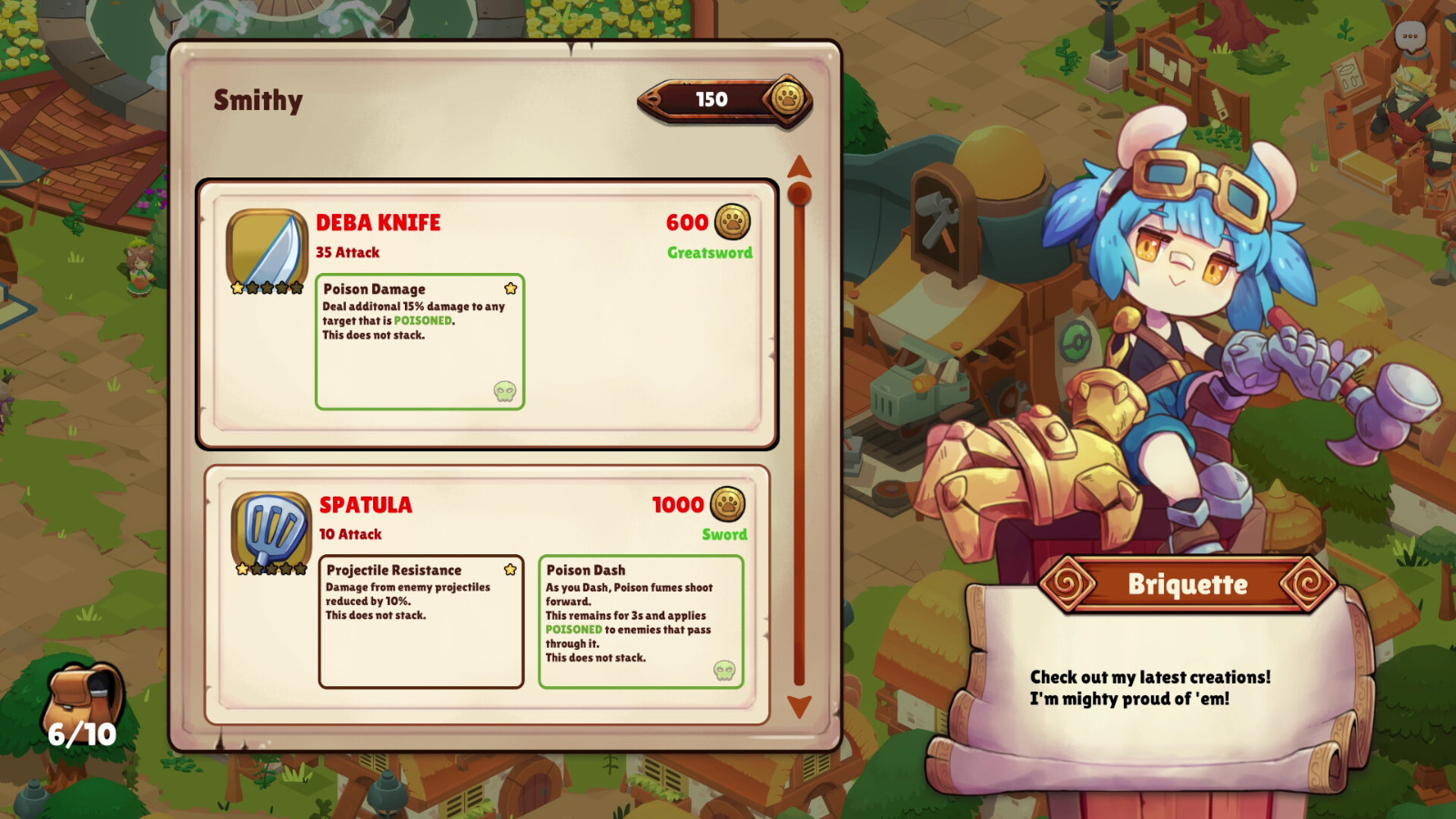Click the down arrow of the shop list
The image size is (1456, 819).
[799, 706]
